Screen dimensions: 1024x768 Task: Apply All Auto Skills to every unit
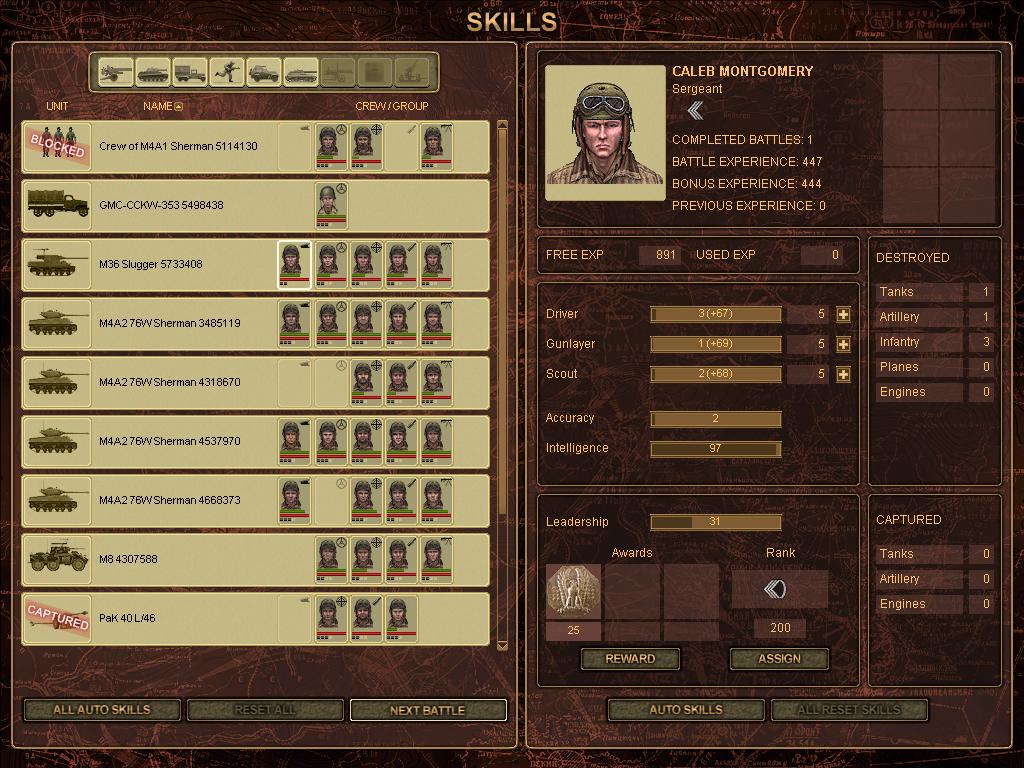click(x=101, y=710)
